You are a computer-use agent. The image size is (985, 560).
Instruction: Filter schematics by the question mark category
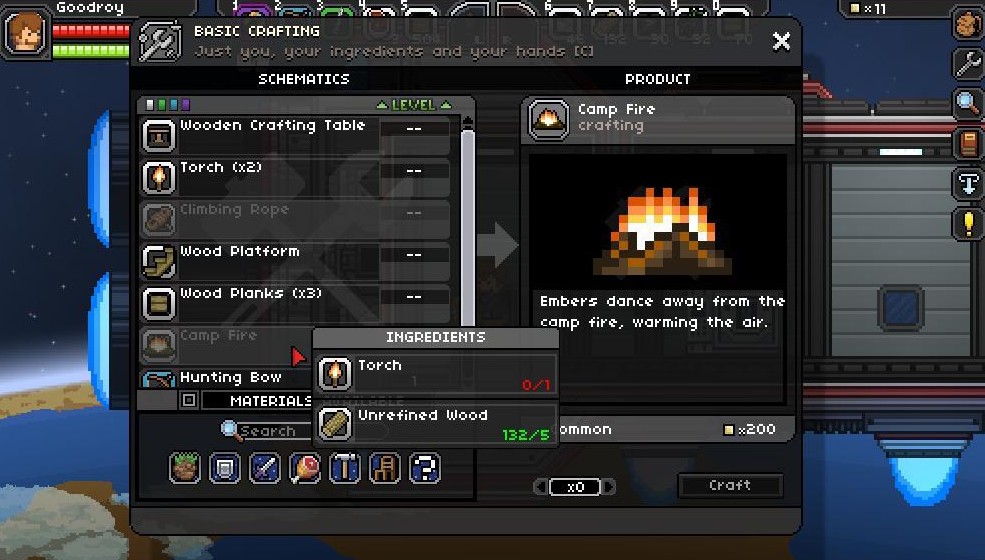tap(425, 468)
